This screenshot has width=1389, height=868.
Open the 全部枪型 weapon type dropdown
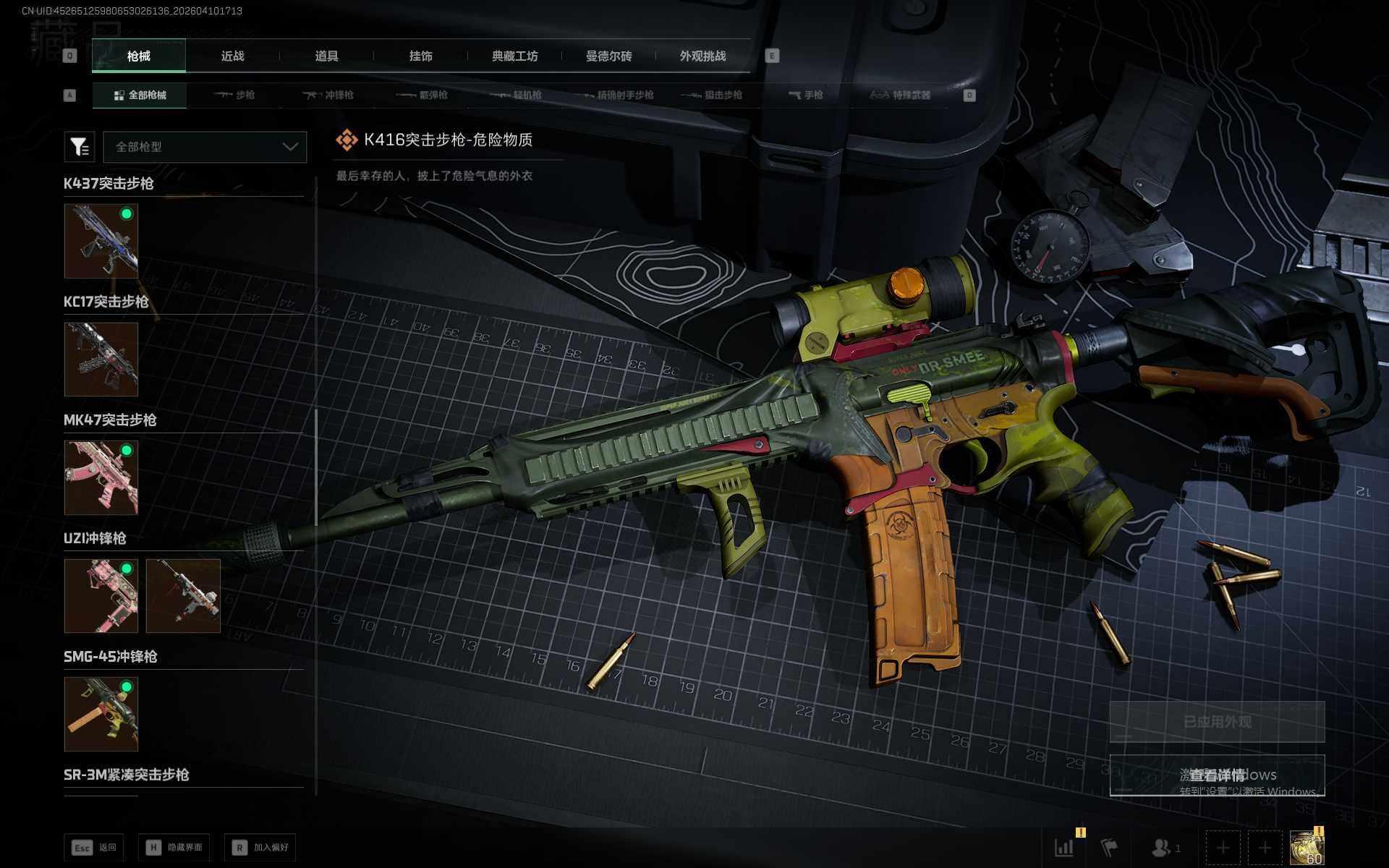click(205, 147)
